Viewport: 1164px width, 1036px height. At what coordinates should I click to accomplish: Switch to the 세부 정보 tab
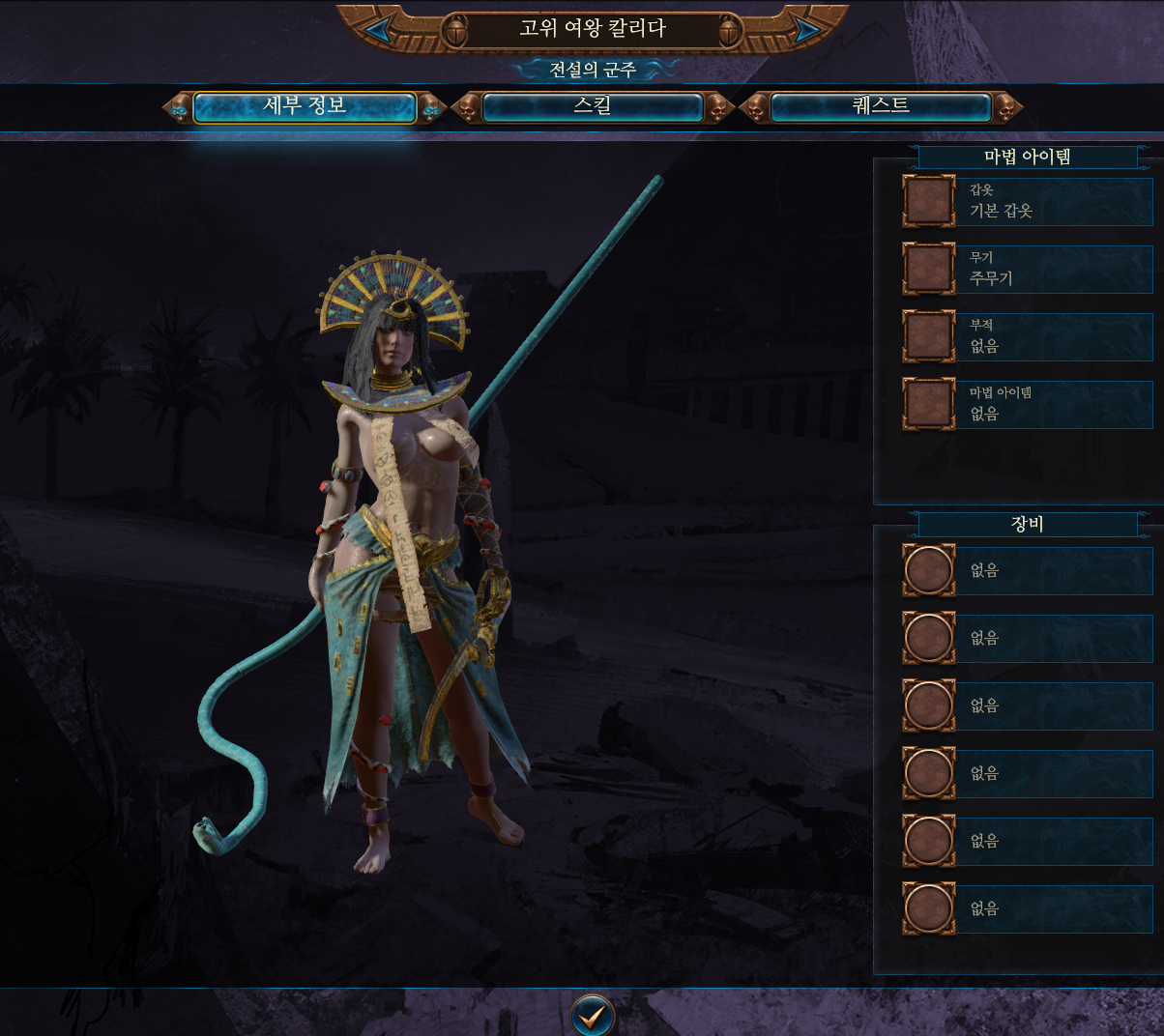(x=305, y=107)
